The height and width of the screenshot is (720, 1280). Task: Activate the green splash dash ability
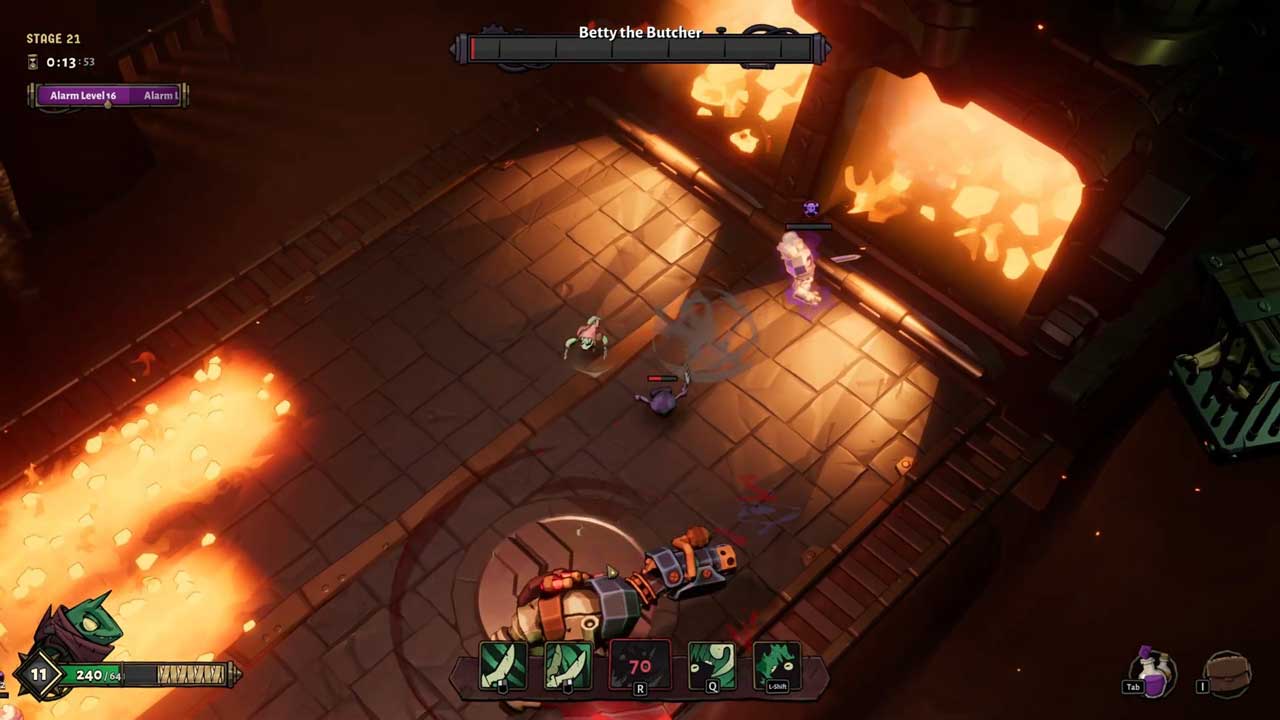777,667
